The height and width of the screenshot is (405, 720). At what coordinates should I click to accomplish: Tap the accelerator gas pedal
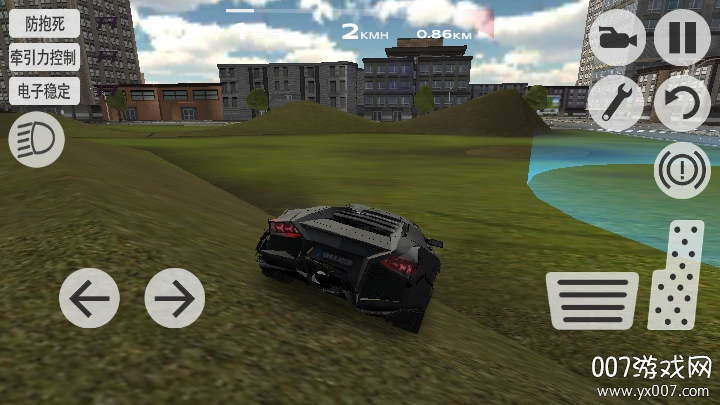tap(677, 277)
